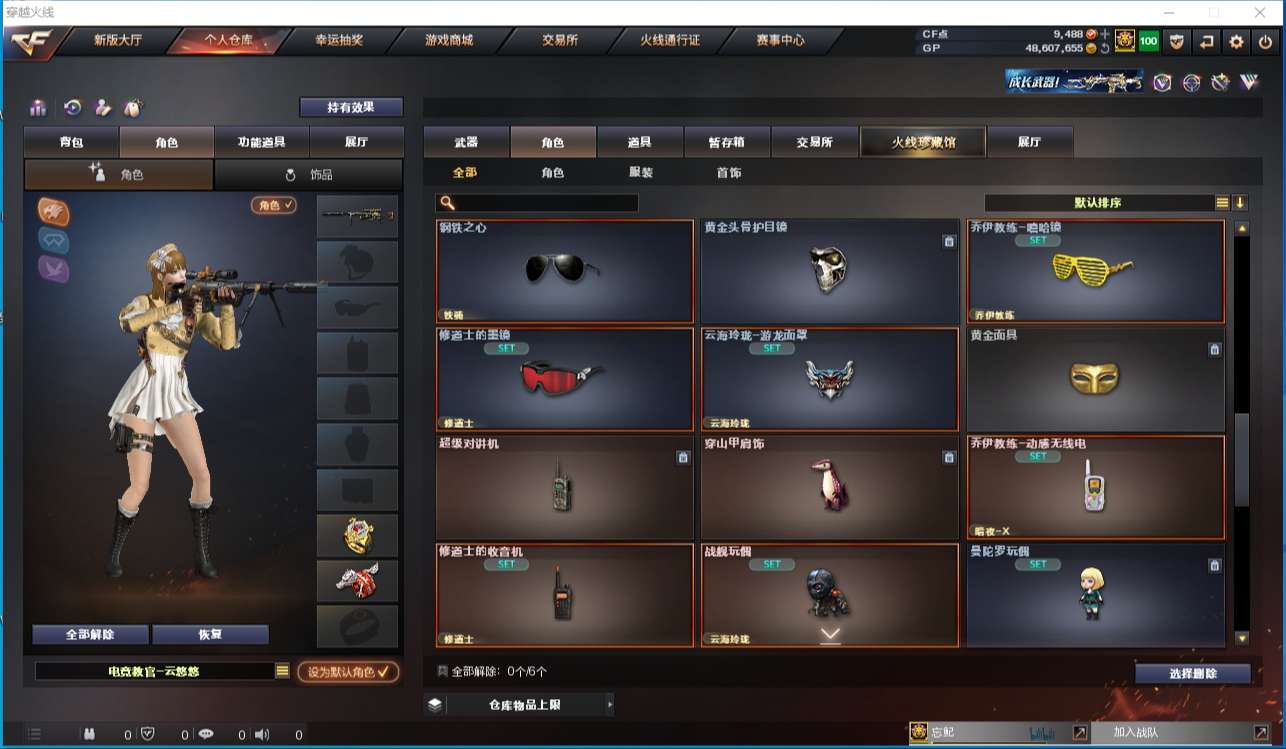Viewport: 1286px width, 749px height.
Task: Set character as default with 设为默认角色
Action: [x=348, y=672]
